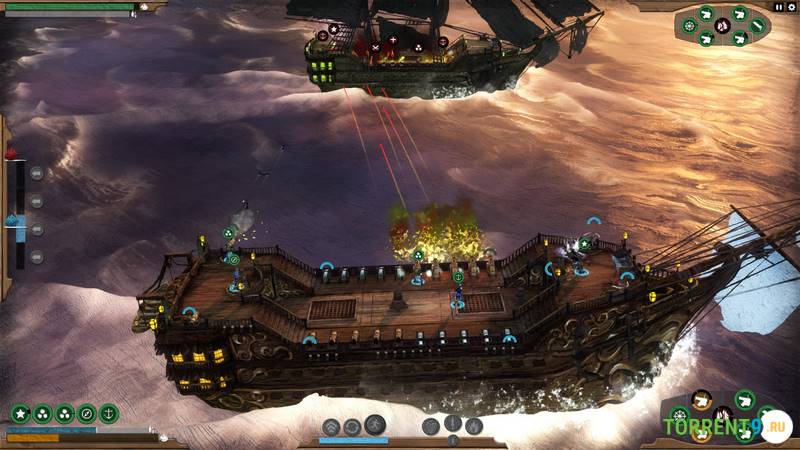Pause the game
Viewport: 800px width, 450px height.
tap(779, 6)
